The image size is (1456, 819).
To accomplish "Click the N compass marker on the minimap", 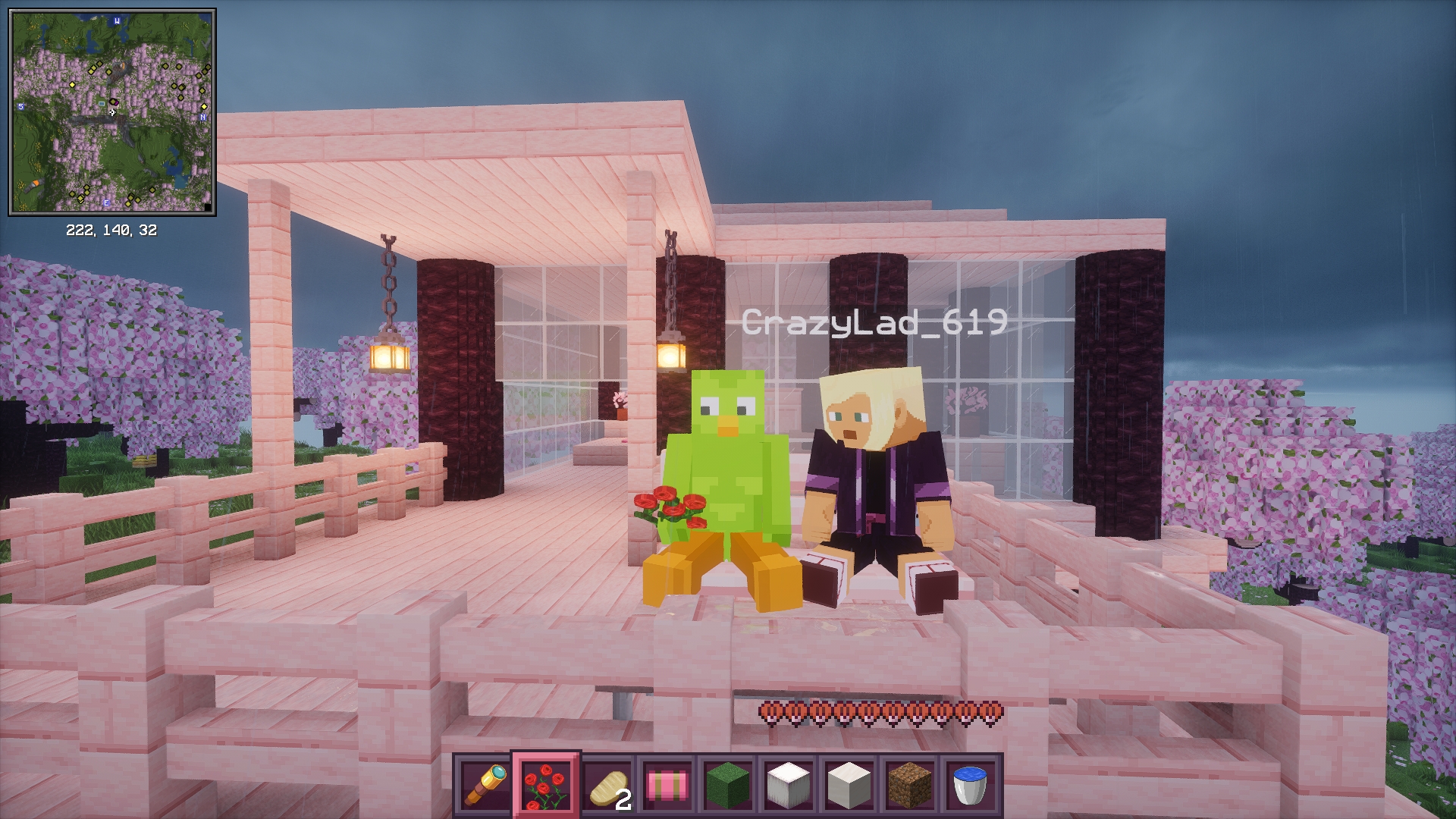I will click(x=201, y=117).
